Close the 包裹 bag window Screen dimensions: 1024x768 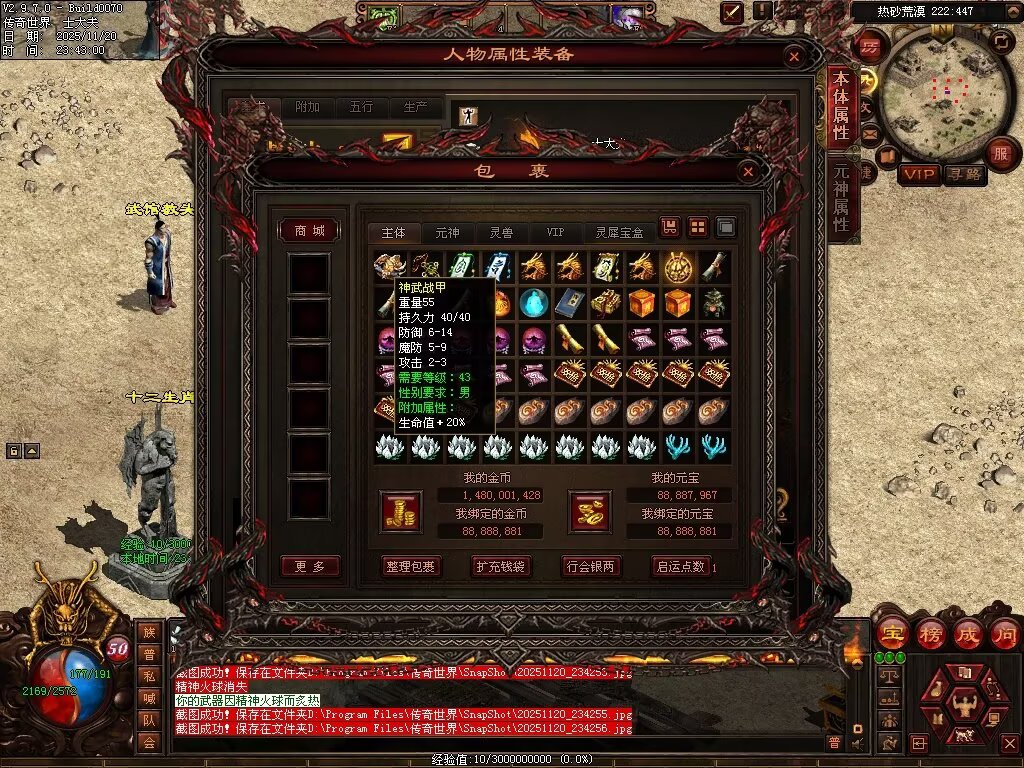748,172
